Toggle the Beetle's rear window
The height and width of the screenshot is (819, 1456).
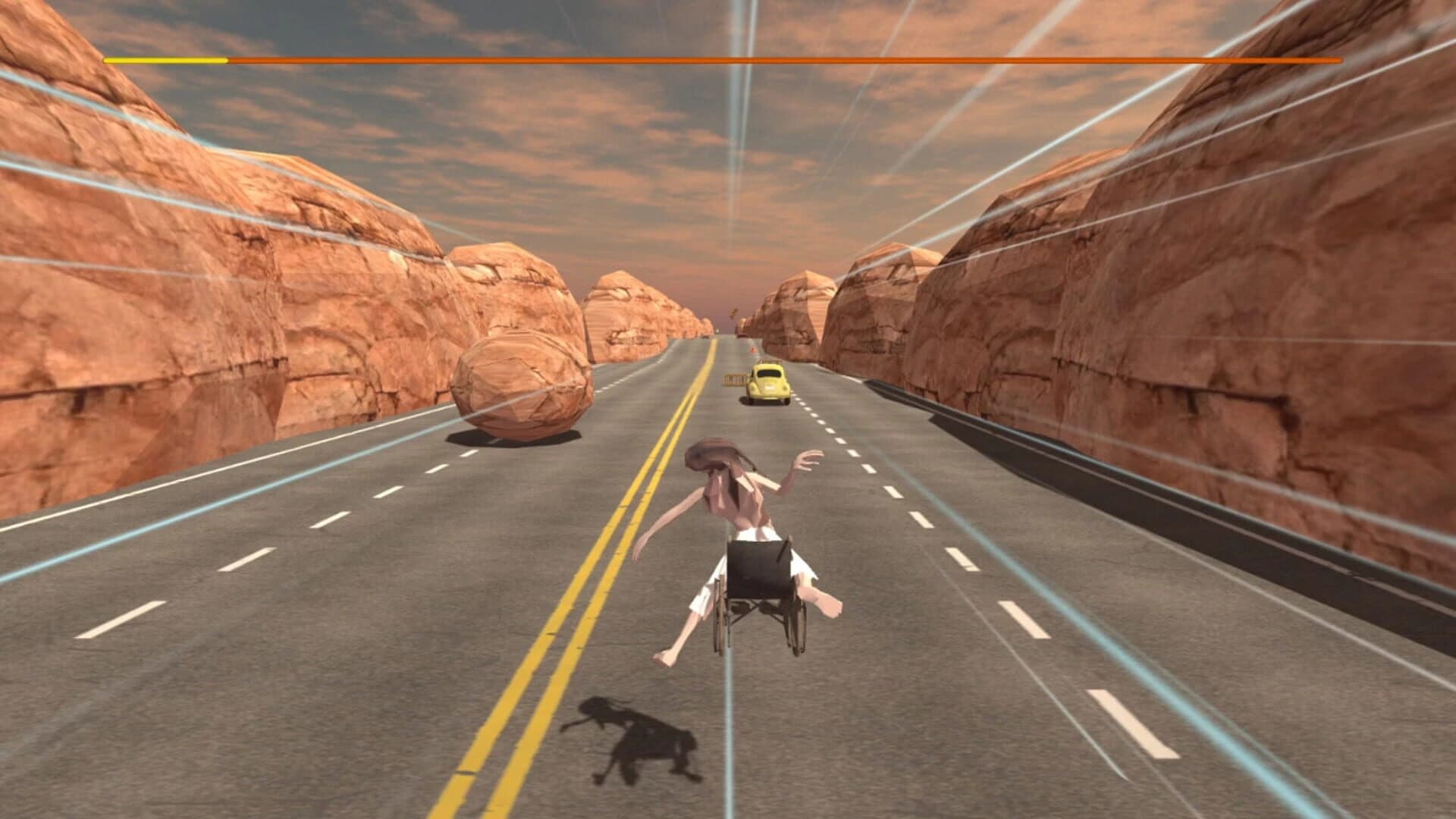coord(770,375)
